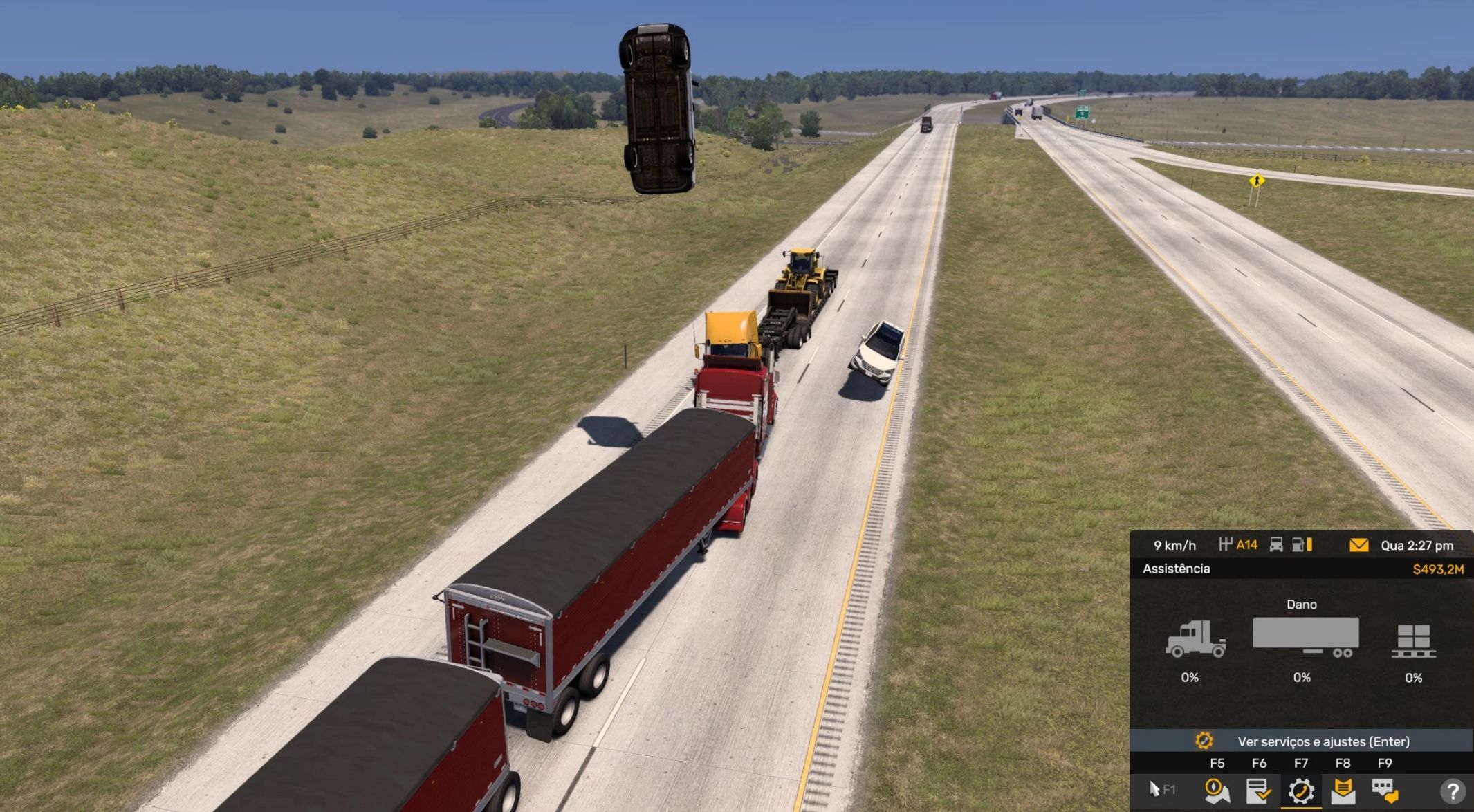Select the cargo pallet damage icon
This screenshot has width=1474, height=812.
click(x=1413, y=640)
